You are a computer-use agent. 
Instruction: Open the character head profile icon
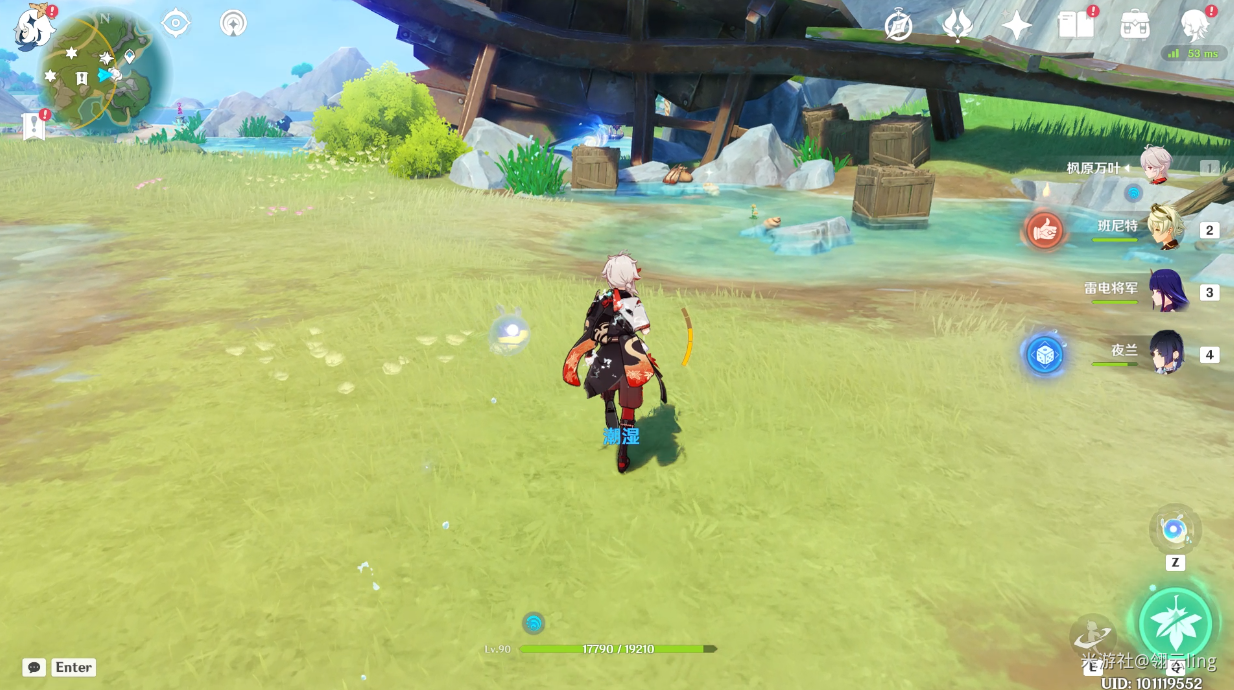pos(1194,25)
